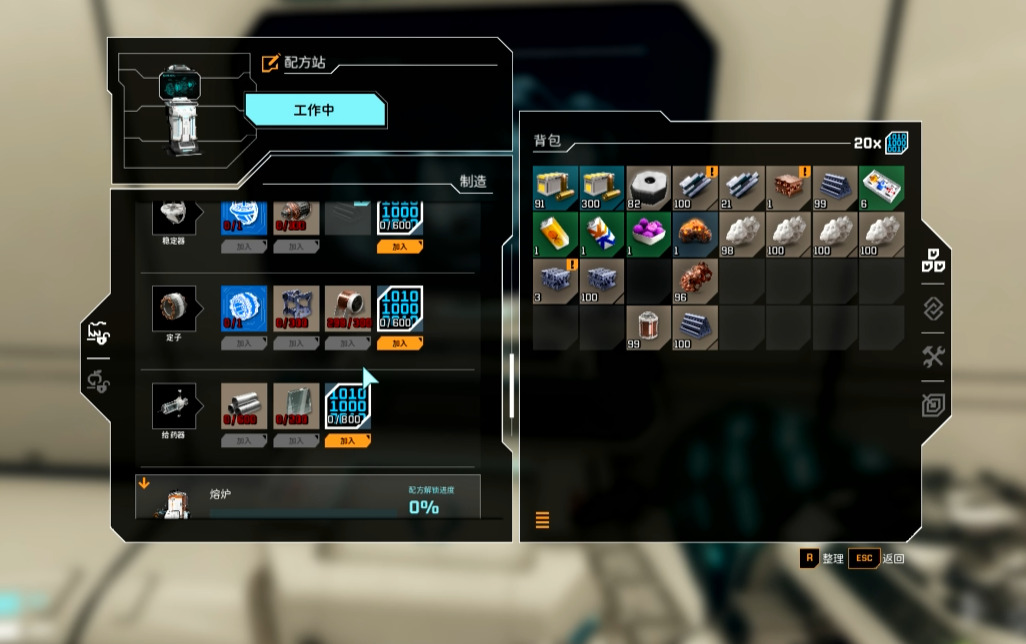Switch to the wrench and hammer tools tab
The height and width of the screenshot is (644, 1026).
pyautogui.click(x=933, y=357)
